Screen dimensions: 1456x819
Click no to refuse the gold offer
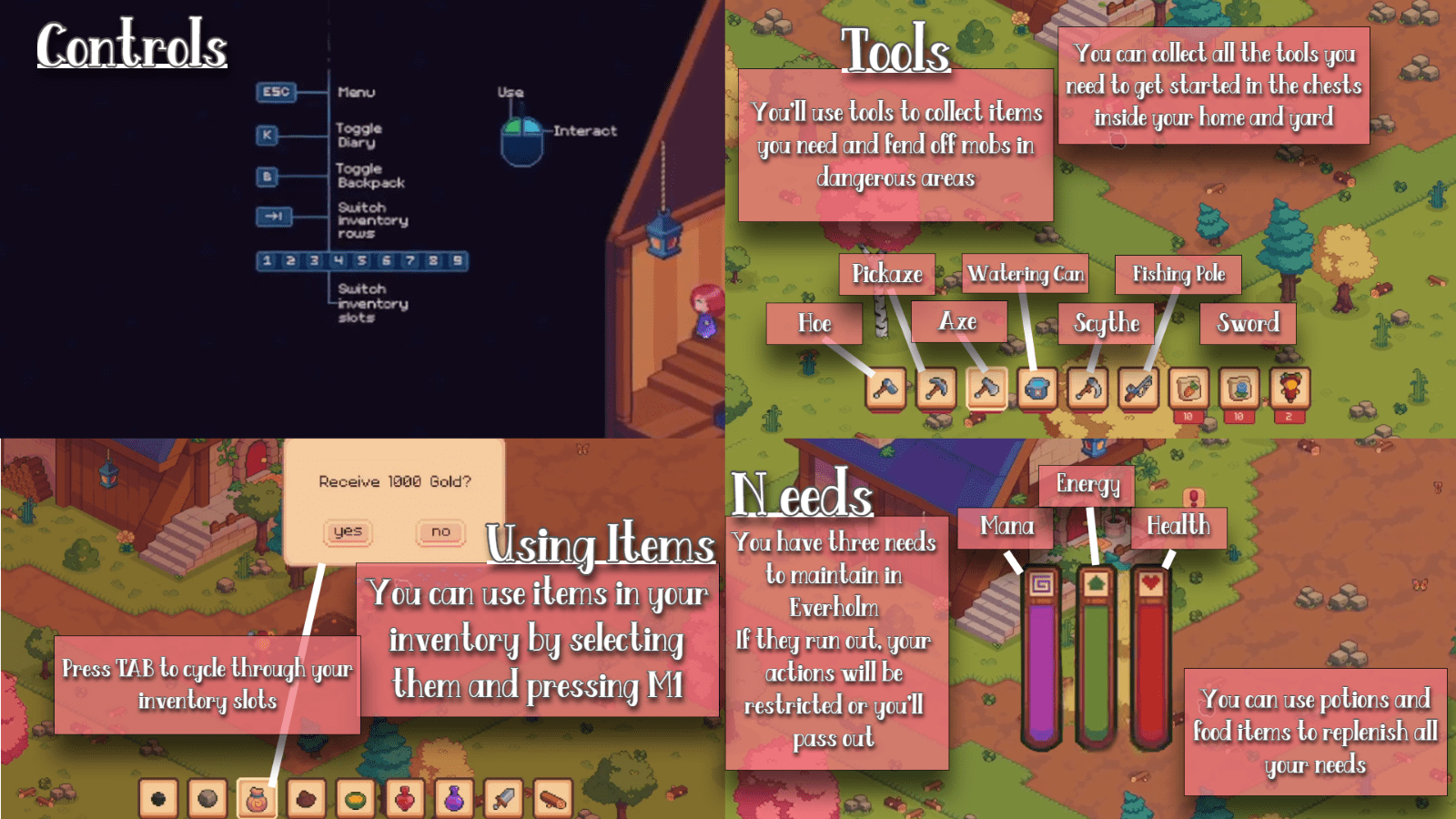[440, 533]
